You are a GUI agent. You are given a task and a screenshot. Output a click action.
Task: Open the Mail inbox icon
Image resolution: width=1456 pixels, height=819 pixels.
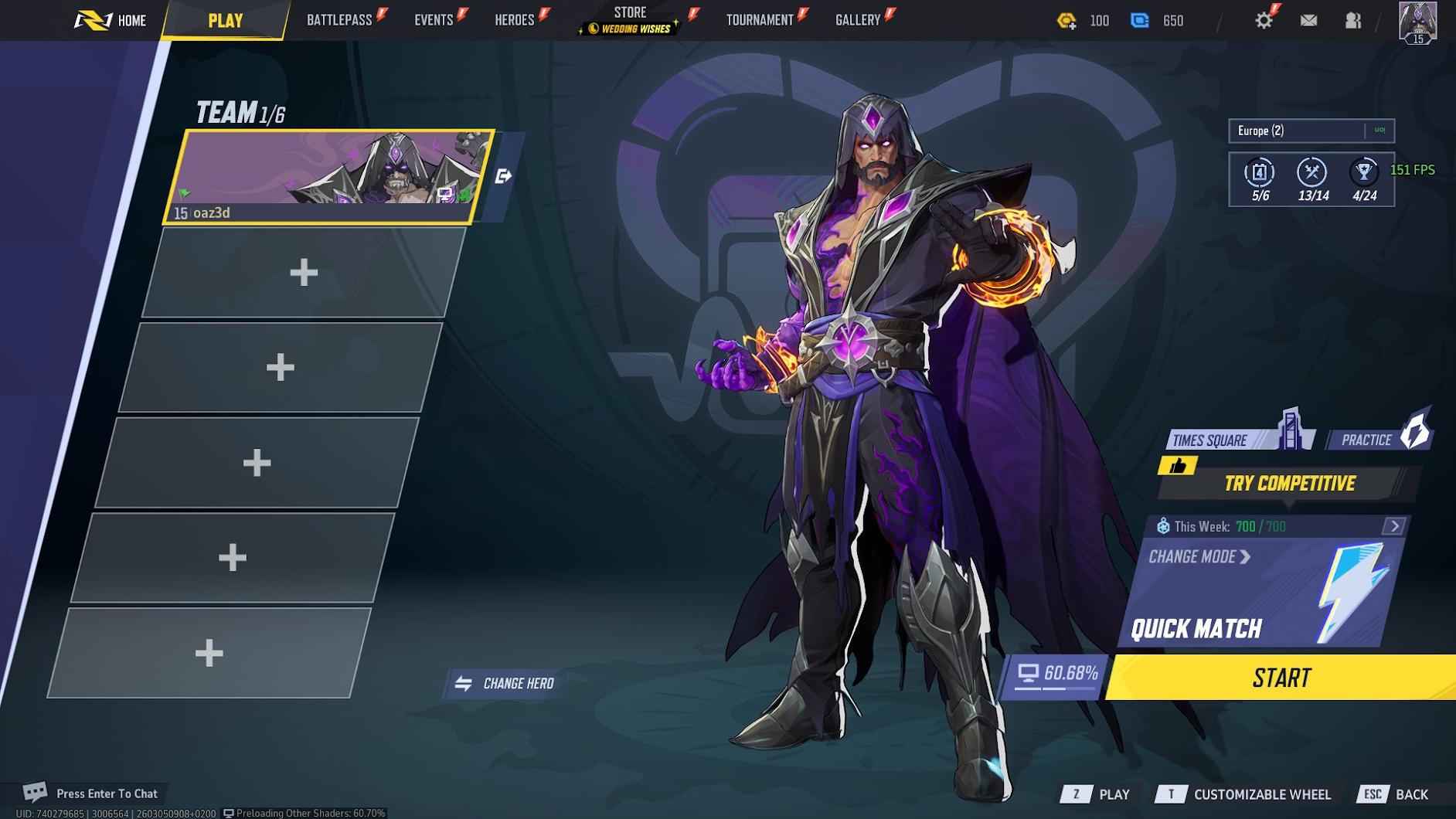1309,20
